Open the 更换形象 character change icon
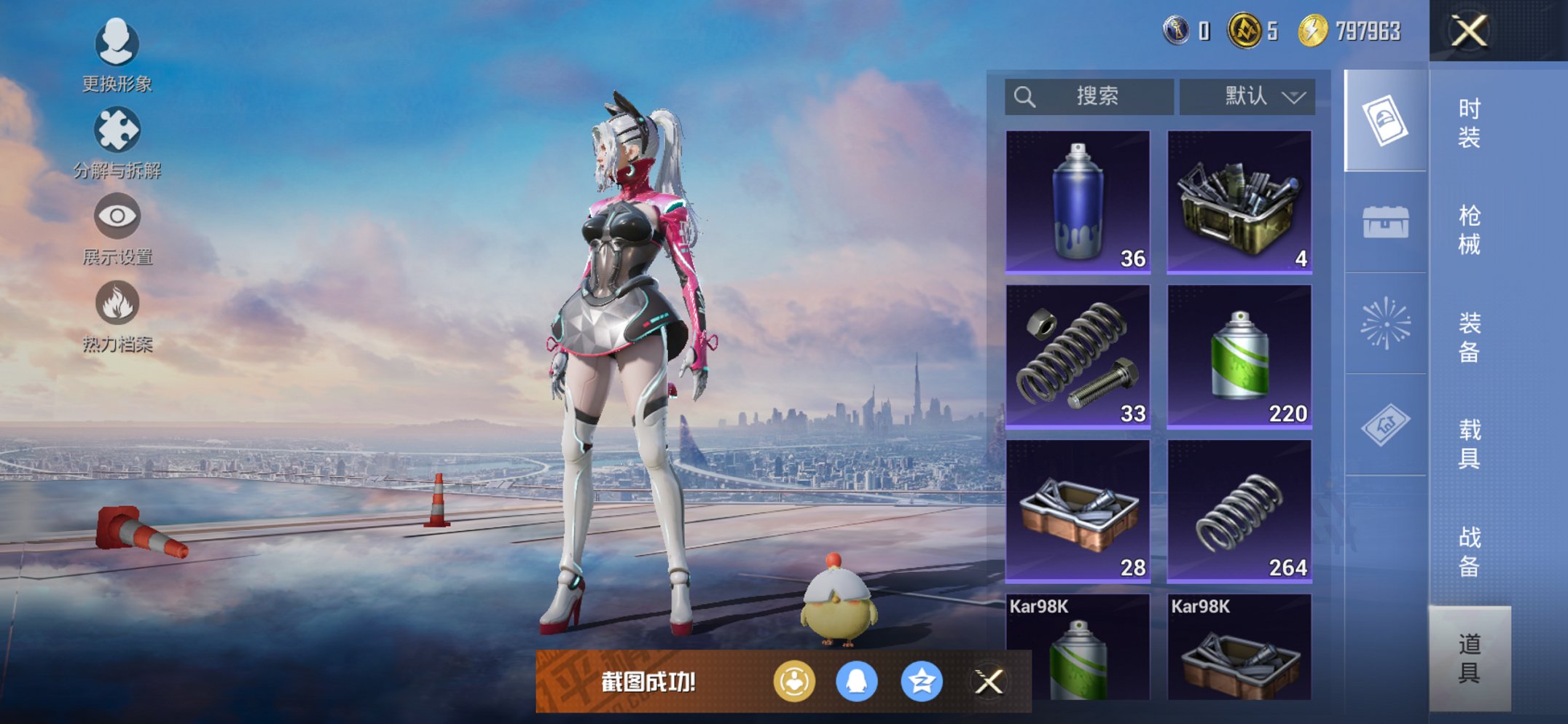This screenshot has width=1568, height=724. pyautogui.click(x=117, y=44)
